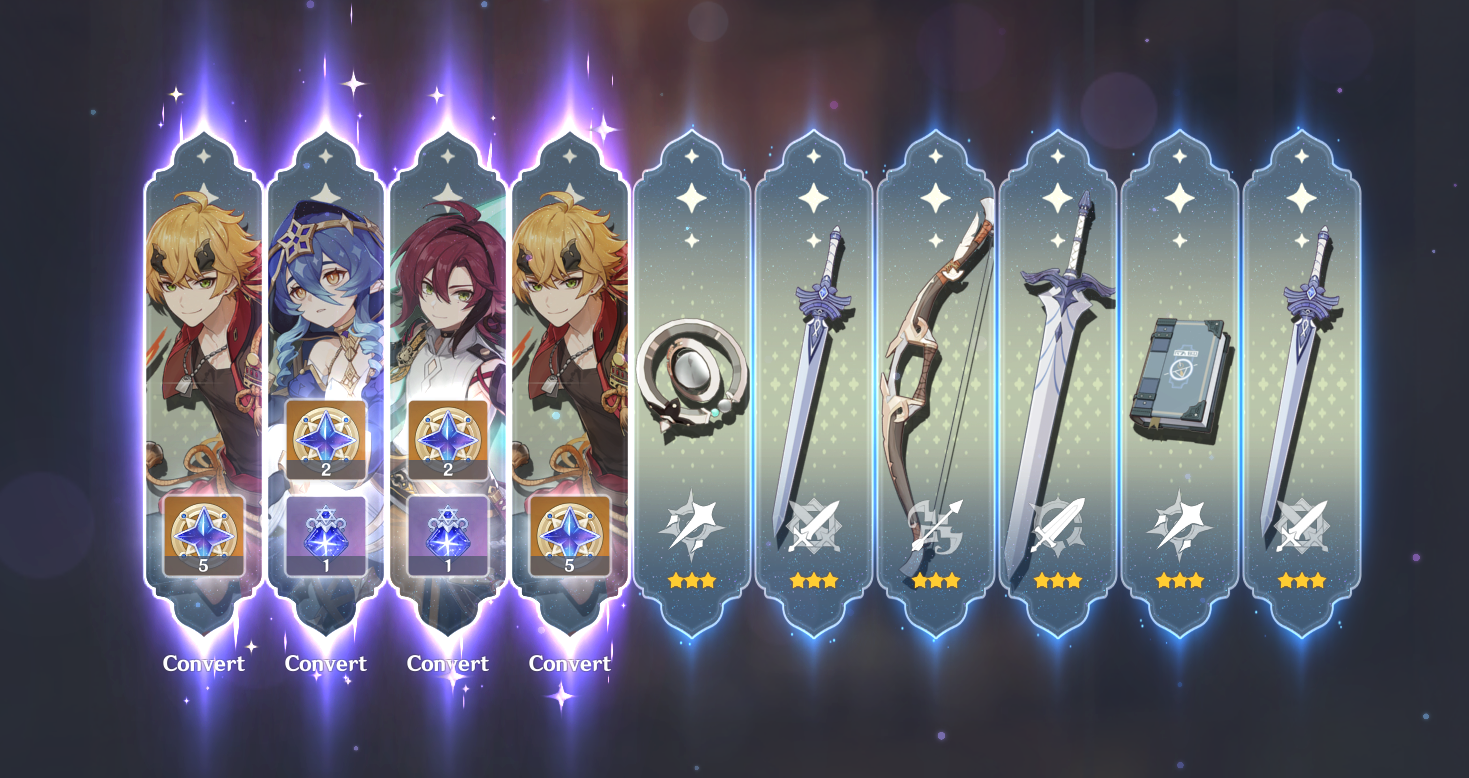1469x778 pixels.
Task: Click the claymore icon below the large greatsword
Action: [x=1057, y=524]
